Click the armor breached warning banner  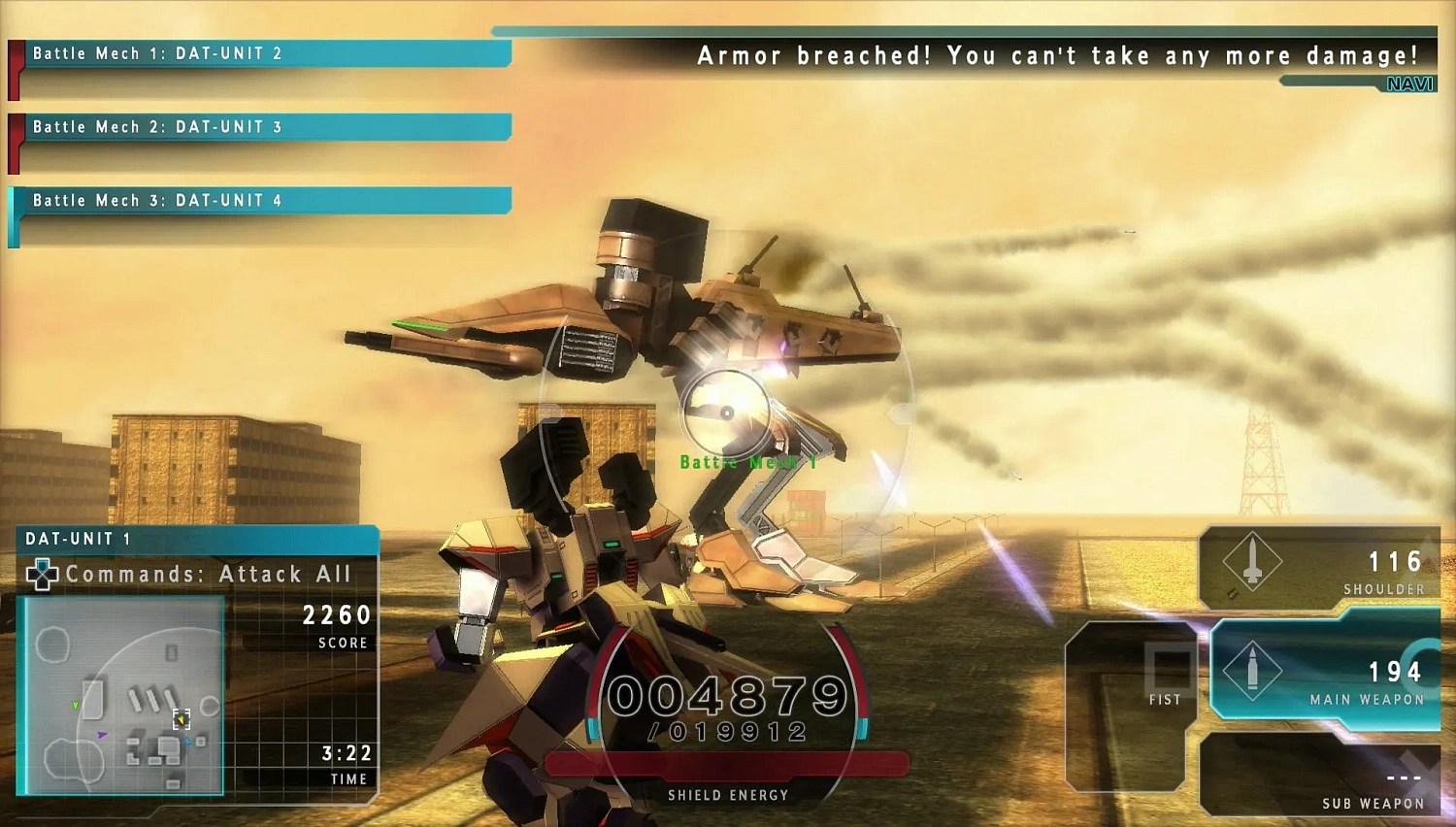[x=1058, y=55]
